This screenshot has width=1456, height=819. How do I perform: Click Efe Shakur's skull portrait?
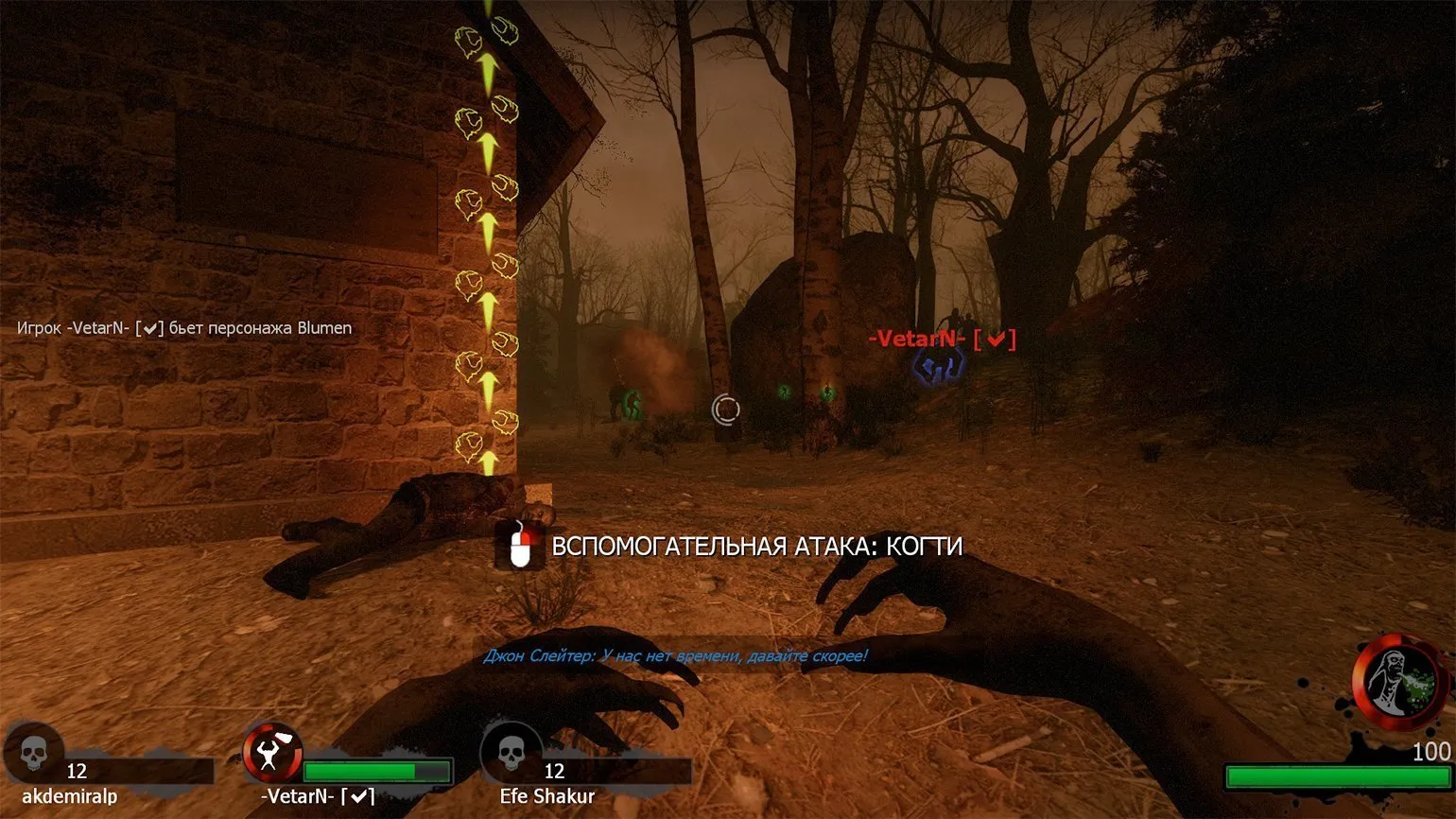tap(511, 754)
